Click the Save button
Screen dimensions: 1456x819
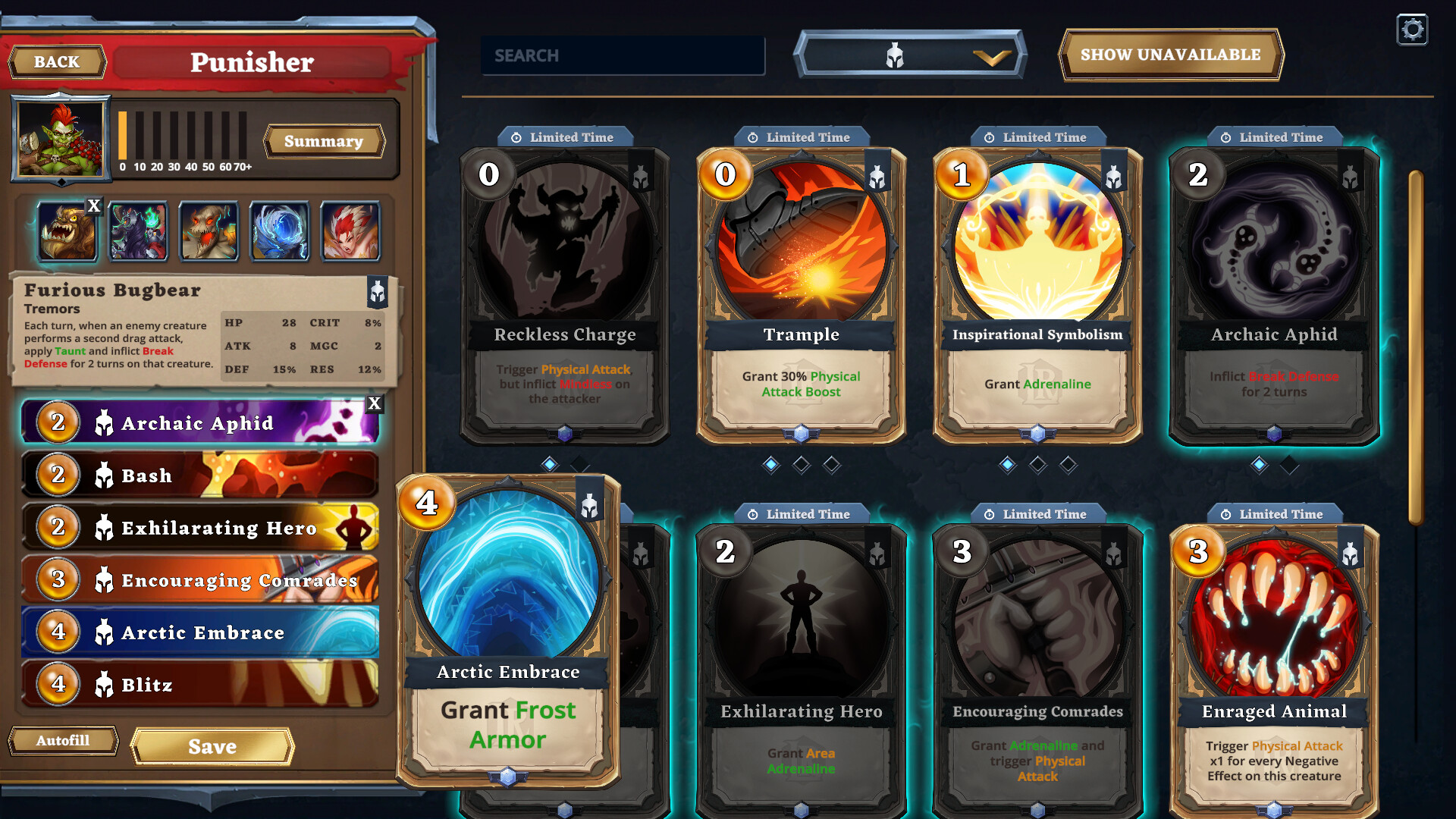211,746
